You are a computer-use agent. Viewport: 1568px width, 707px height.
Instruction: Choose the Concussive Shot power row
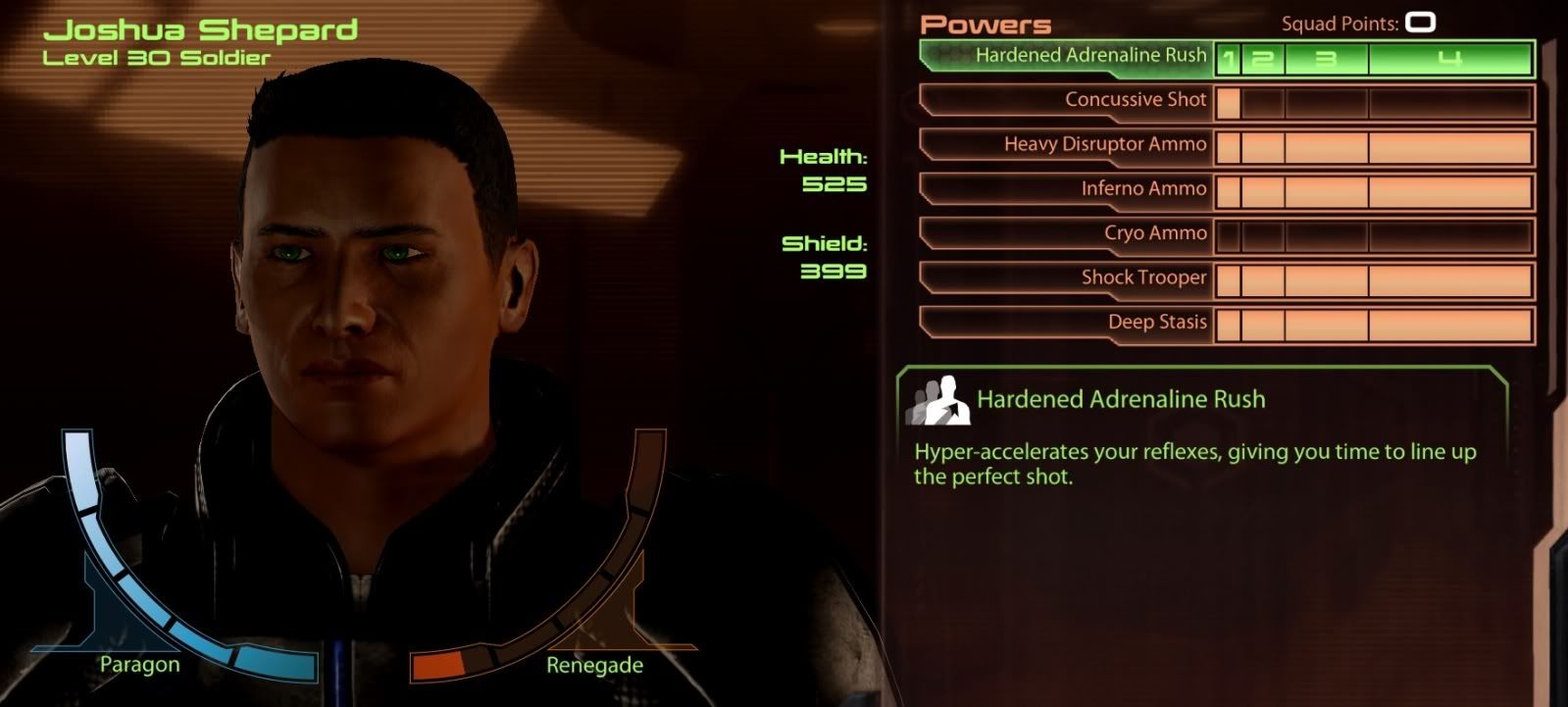(1135, 100)
